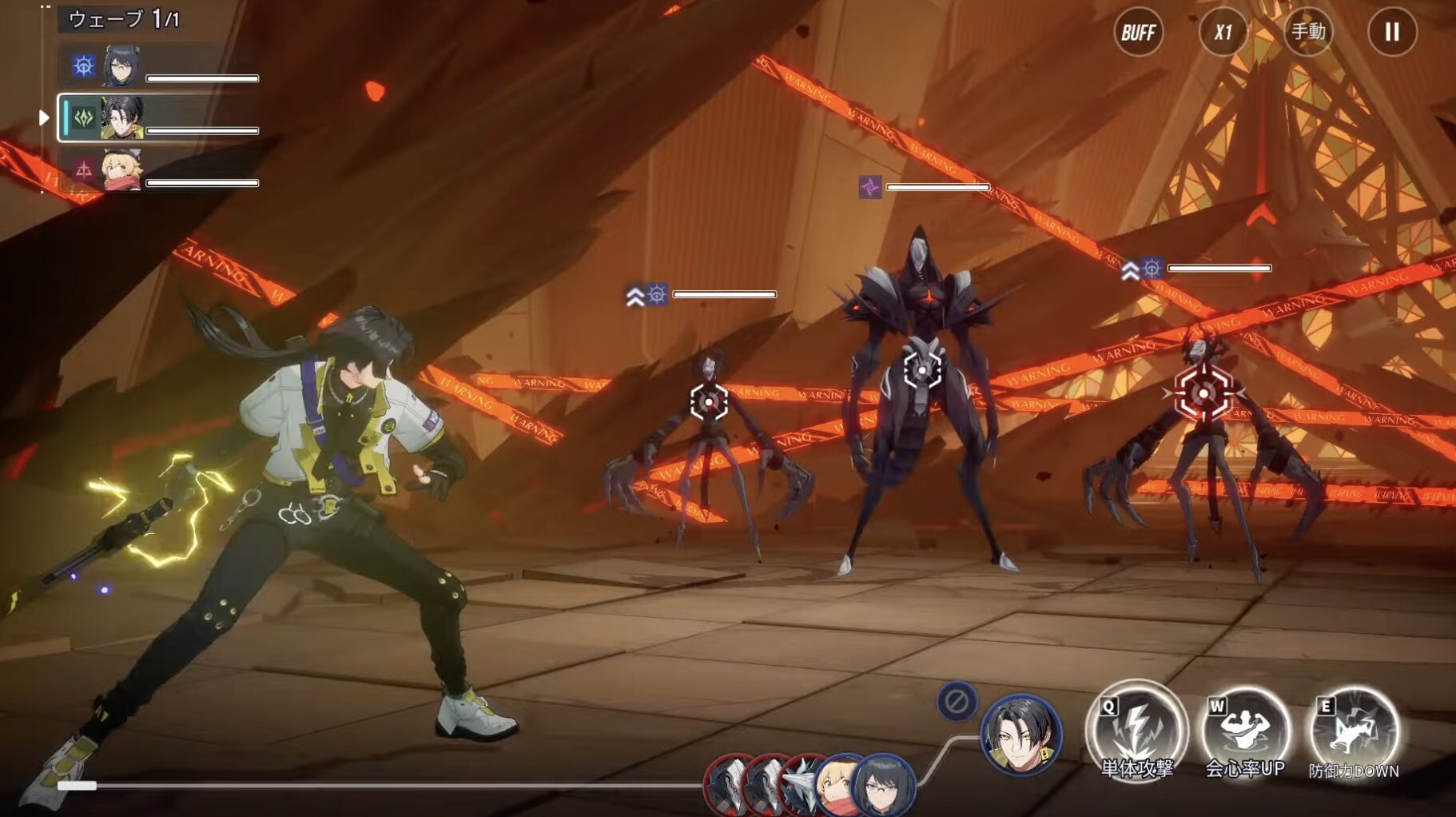Select the blonde party member row
The image size is (1456, 817).
click(x=160, y=170)
